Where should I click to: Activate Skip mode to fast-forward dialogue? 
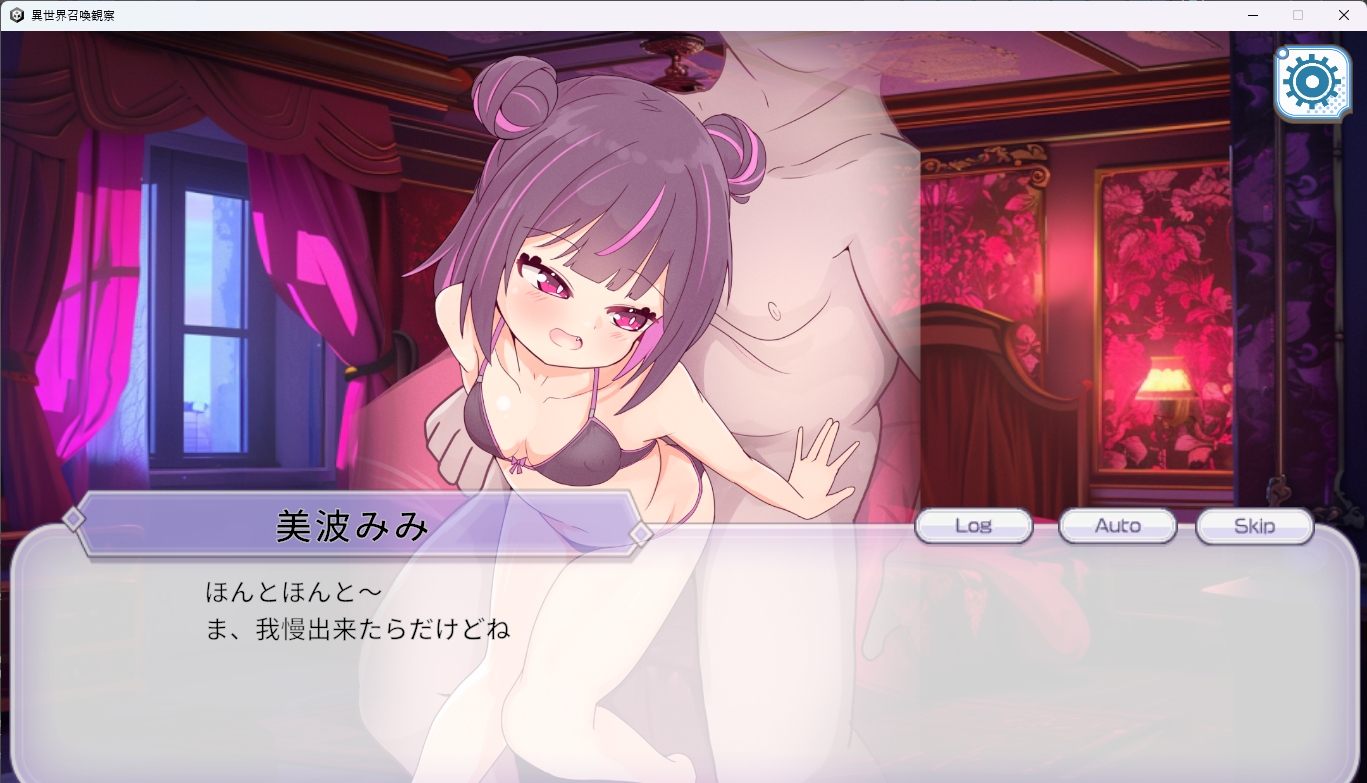1254,525
